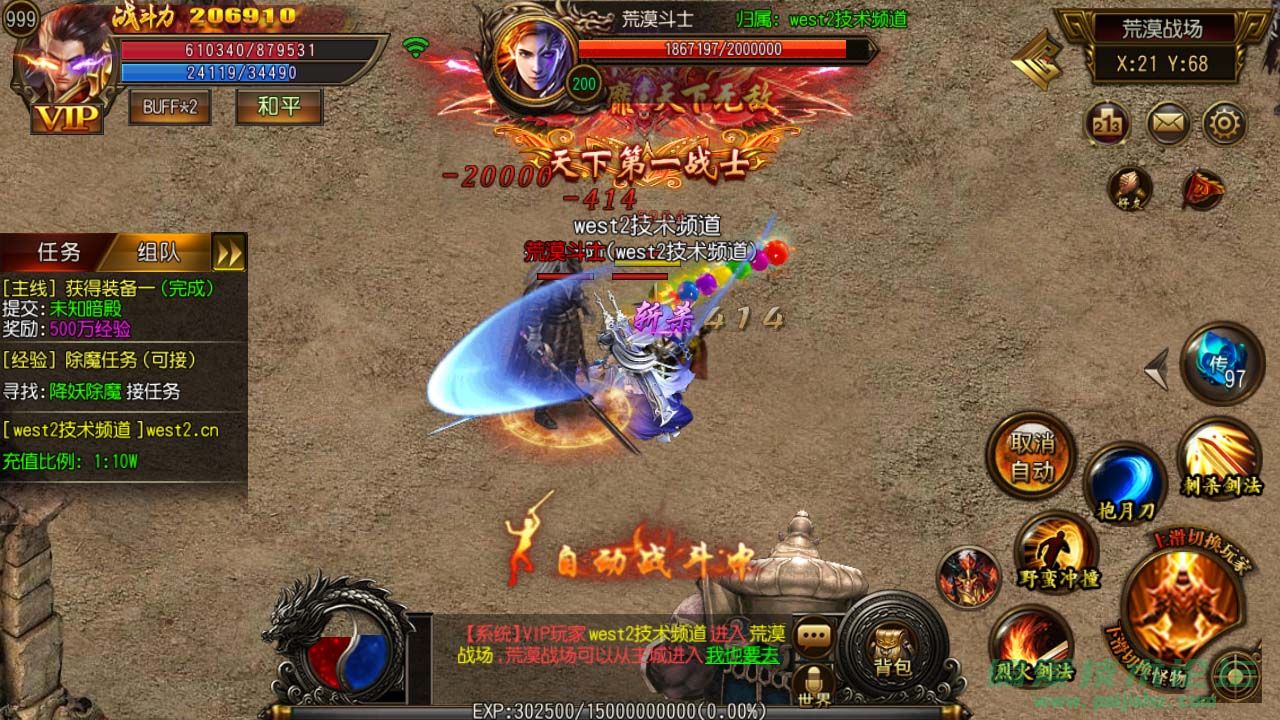Open the rankings podium icon
This screenshot has width=1280, height=720.
coord(1107,125)
